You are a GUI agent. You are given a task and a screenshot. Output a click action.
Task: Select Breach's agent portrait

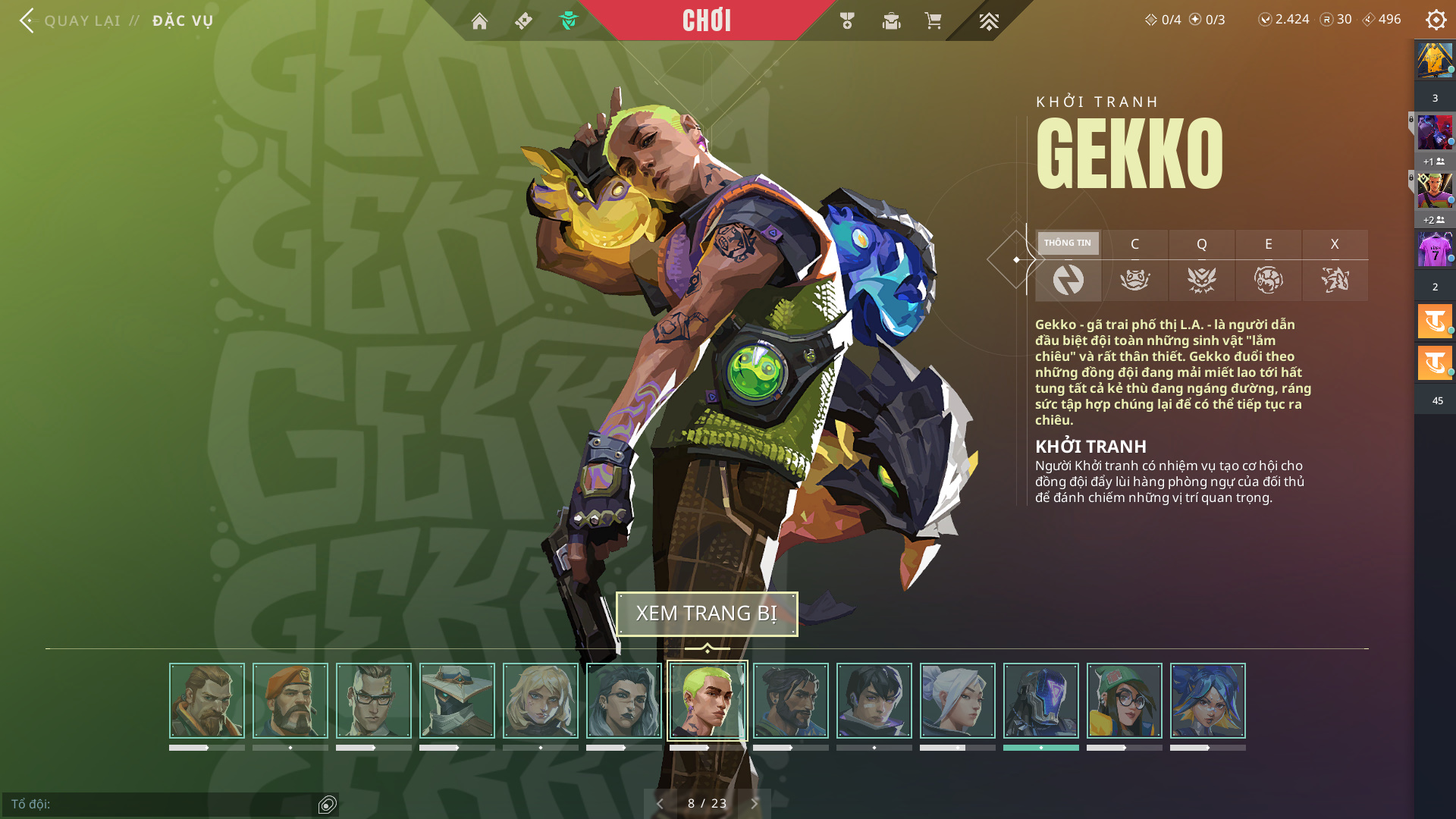[x=207, y=701]
